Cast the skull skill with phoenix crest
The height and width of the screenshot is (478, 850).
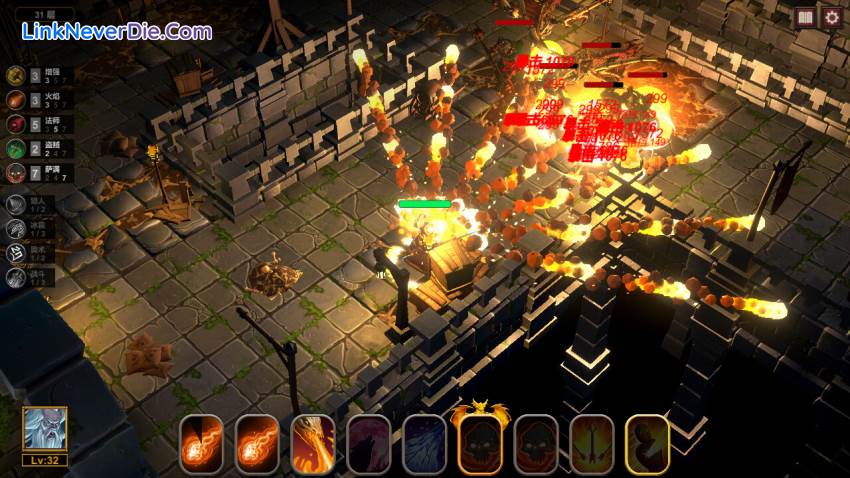click(x=480, y=442)
